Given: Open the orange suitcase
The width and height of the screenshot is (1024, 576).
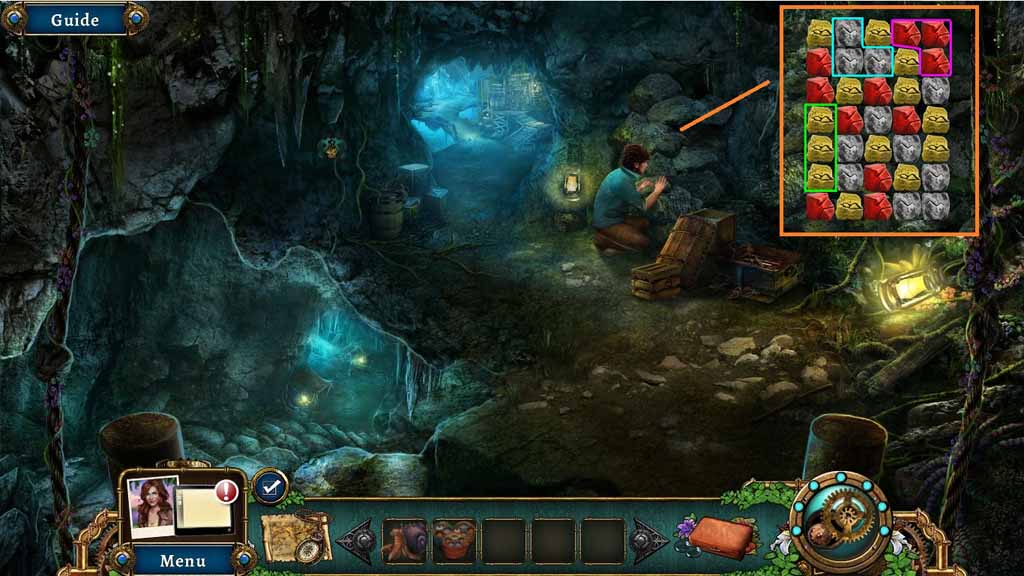Looking at the screenshot, I should point(720,536).
